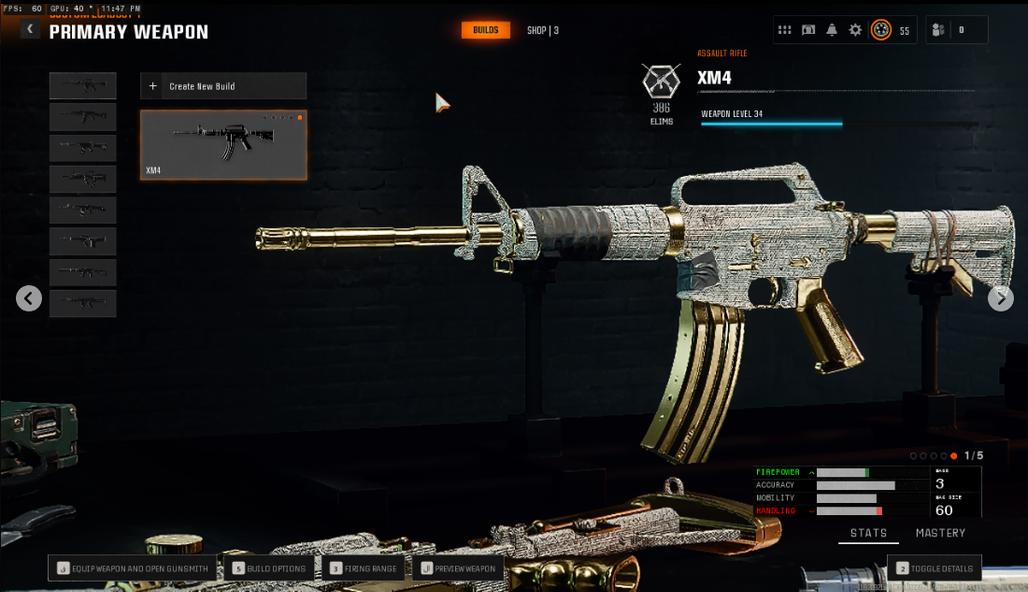
Task: Equip weapon and open Gunsmith
Action: pyautogui.click(x=133, y=568)
